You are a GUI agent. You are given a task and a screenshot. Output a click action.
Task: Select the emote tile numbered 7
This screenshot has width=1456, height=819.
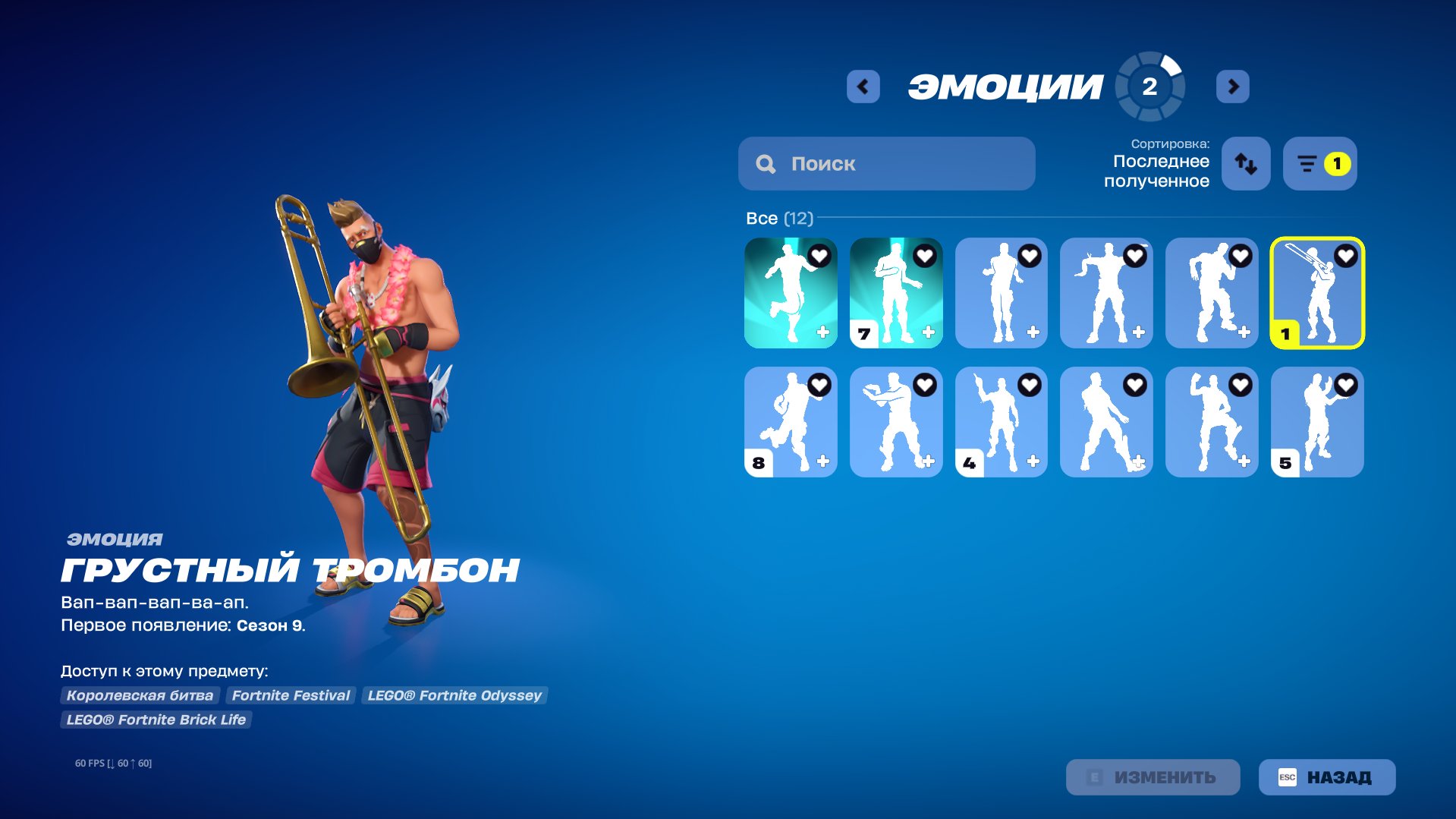895,292
